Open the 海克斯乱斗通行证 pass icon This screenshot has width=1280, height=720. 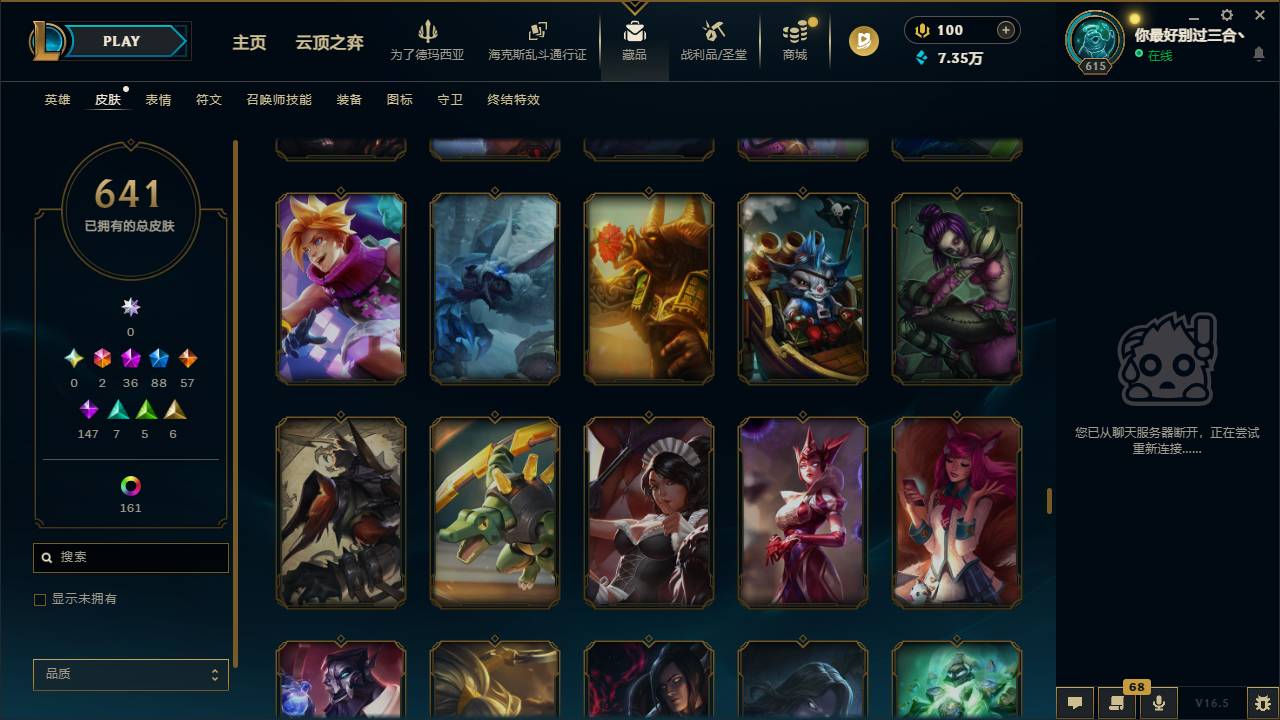click(537, 32)
